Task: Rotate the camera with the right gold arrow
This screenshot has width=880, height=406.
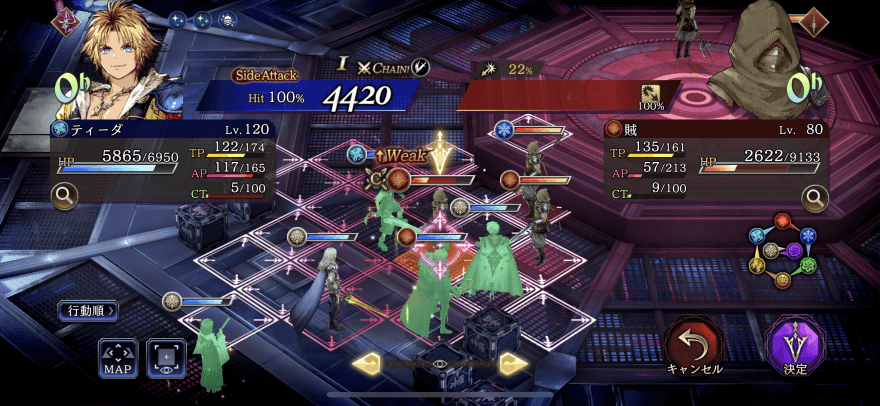Action: (513, 363)
